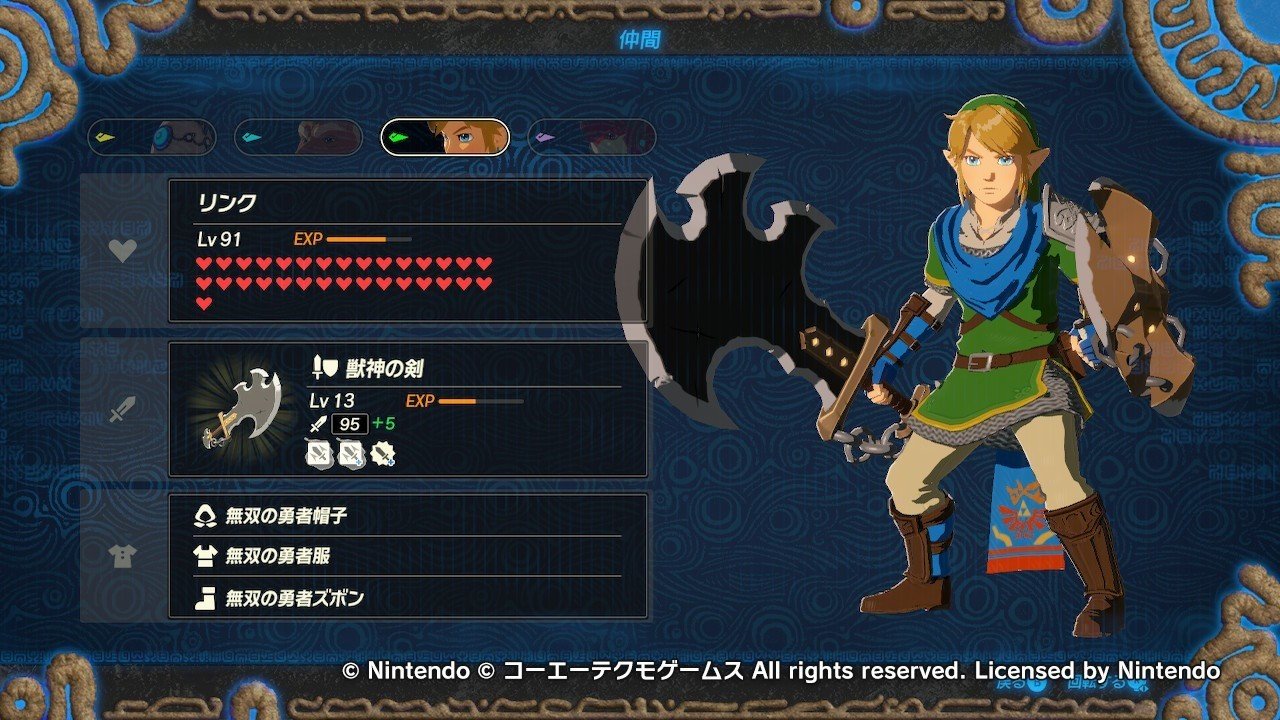Click the green Sheikah emblem on Link's tab
This screenshot has height=720, width=1280.
point(399,137)
